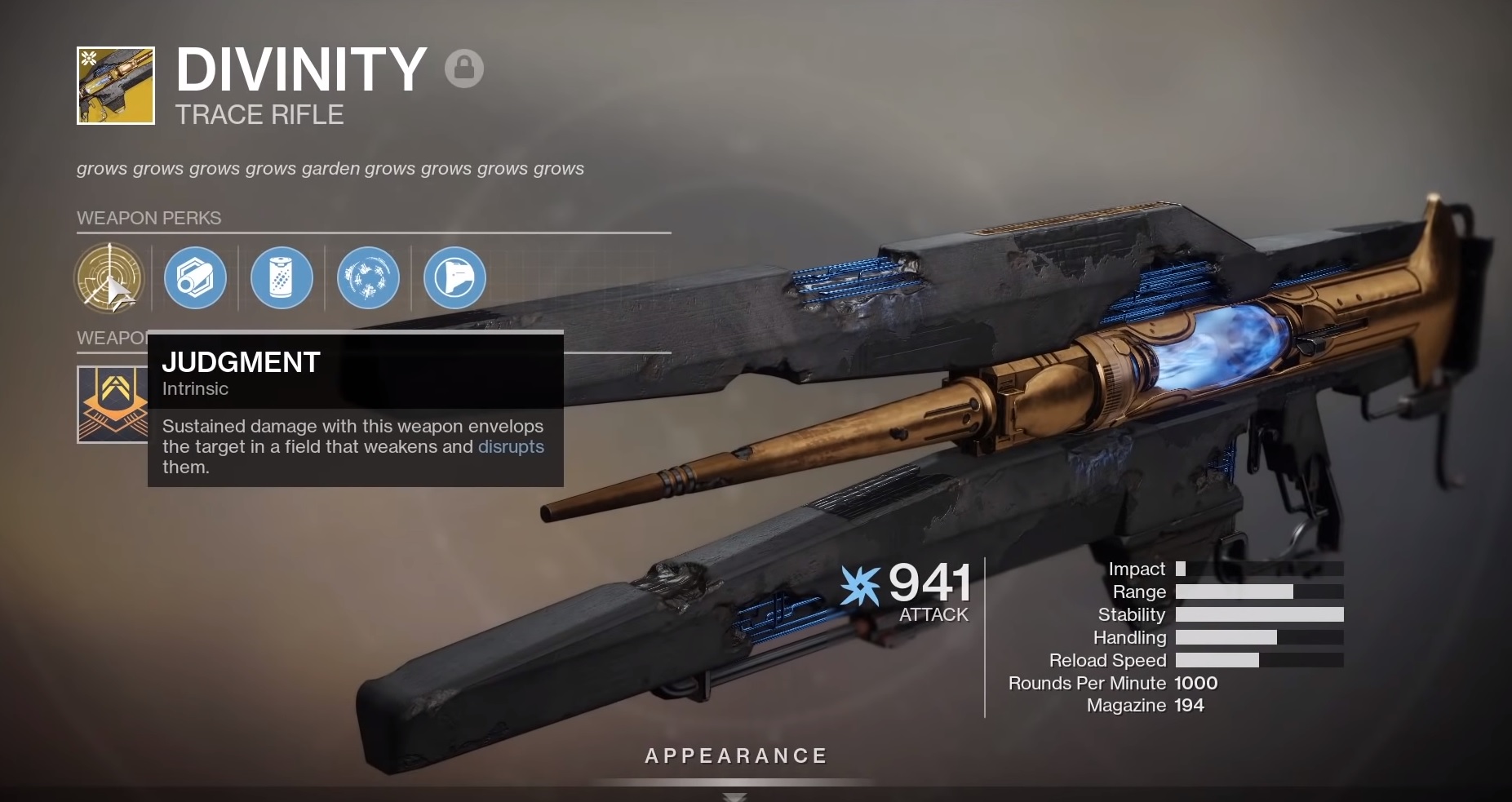
Task: Expand the APPEARANCE section
Action: [x=735, y=755]
